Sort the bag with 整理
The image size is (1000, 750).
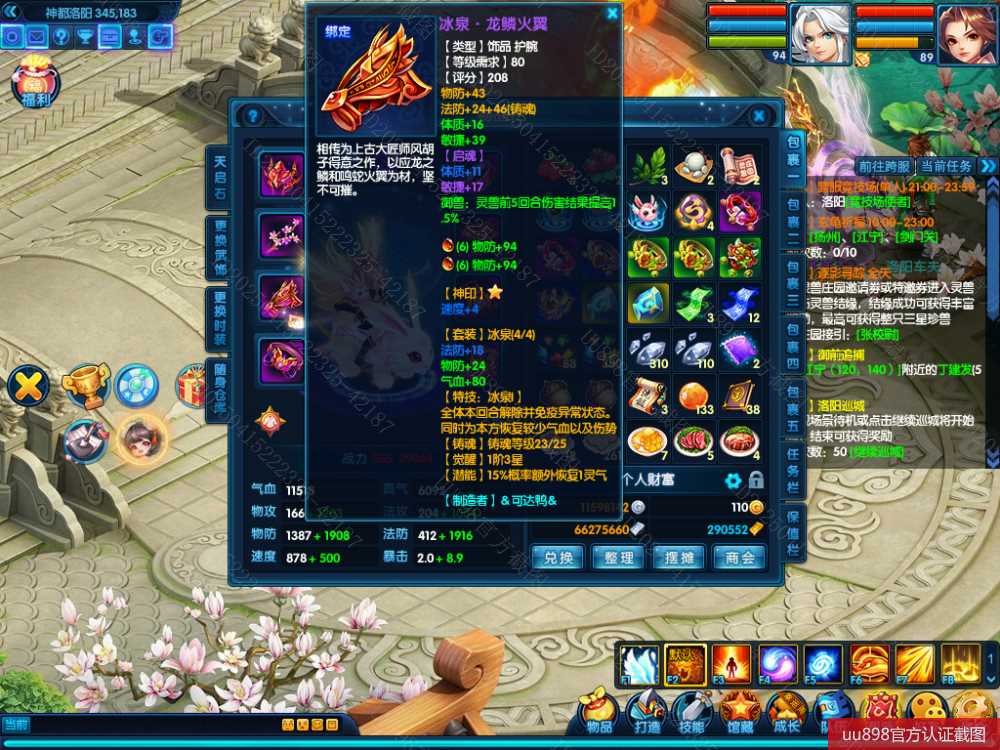pyautogui.click(x=620, y=558)
